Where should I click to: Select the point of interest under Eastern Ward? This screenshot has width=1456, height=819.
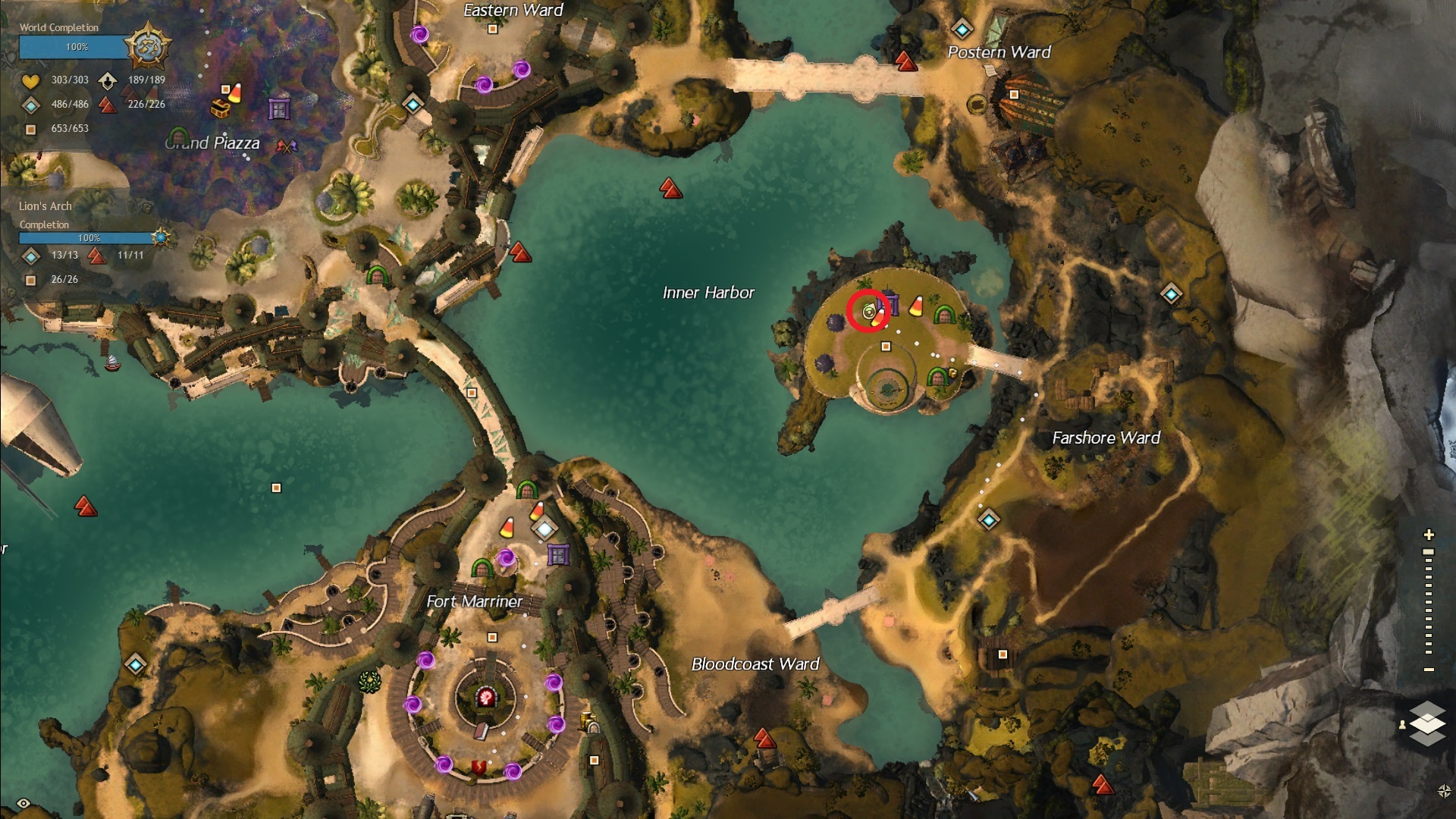[x=493, y=30]
